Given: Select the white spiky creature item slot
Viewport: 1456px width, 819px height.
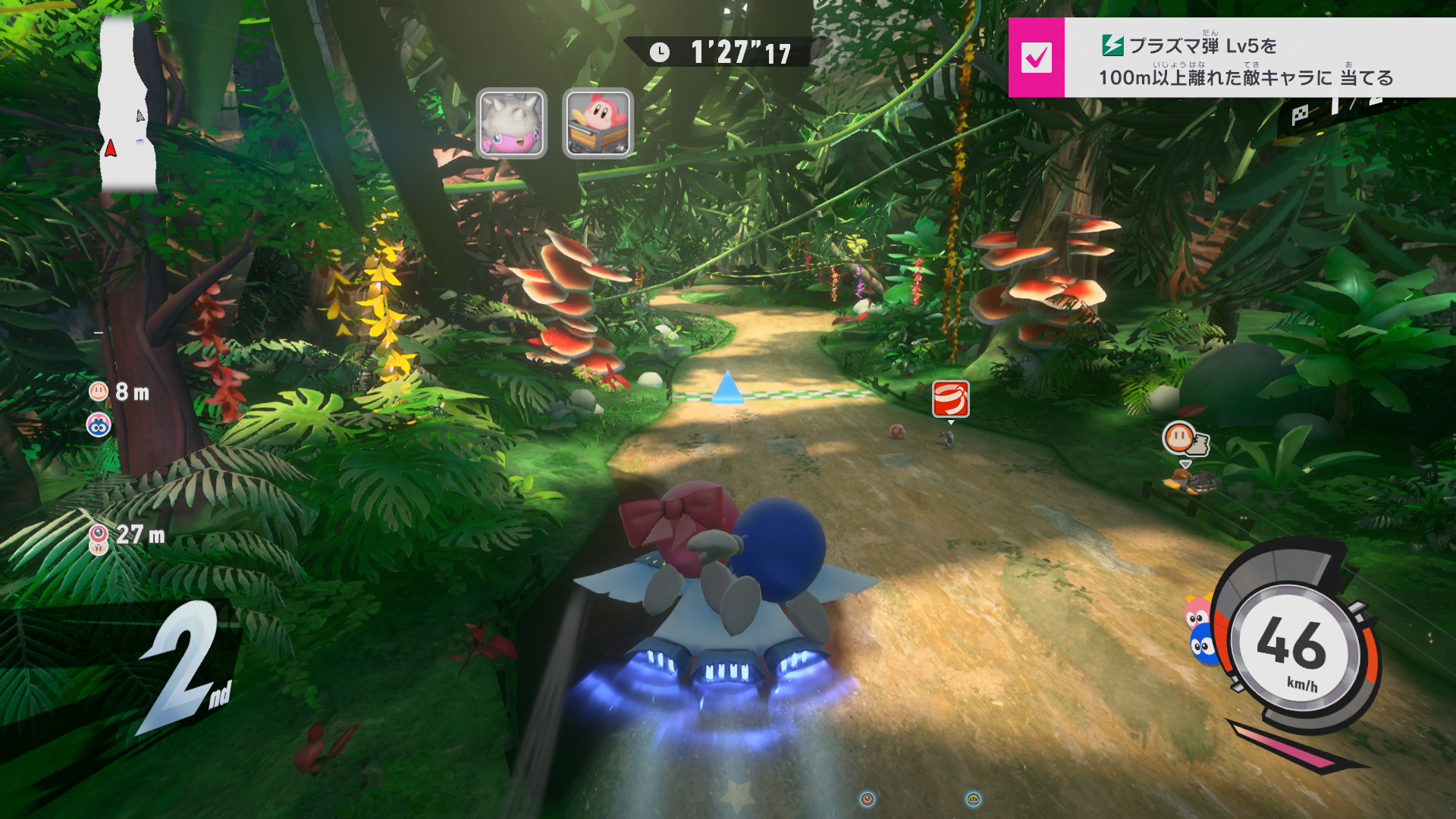Looking at the screenshot, I should coord(511,123).
